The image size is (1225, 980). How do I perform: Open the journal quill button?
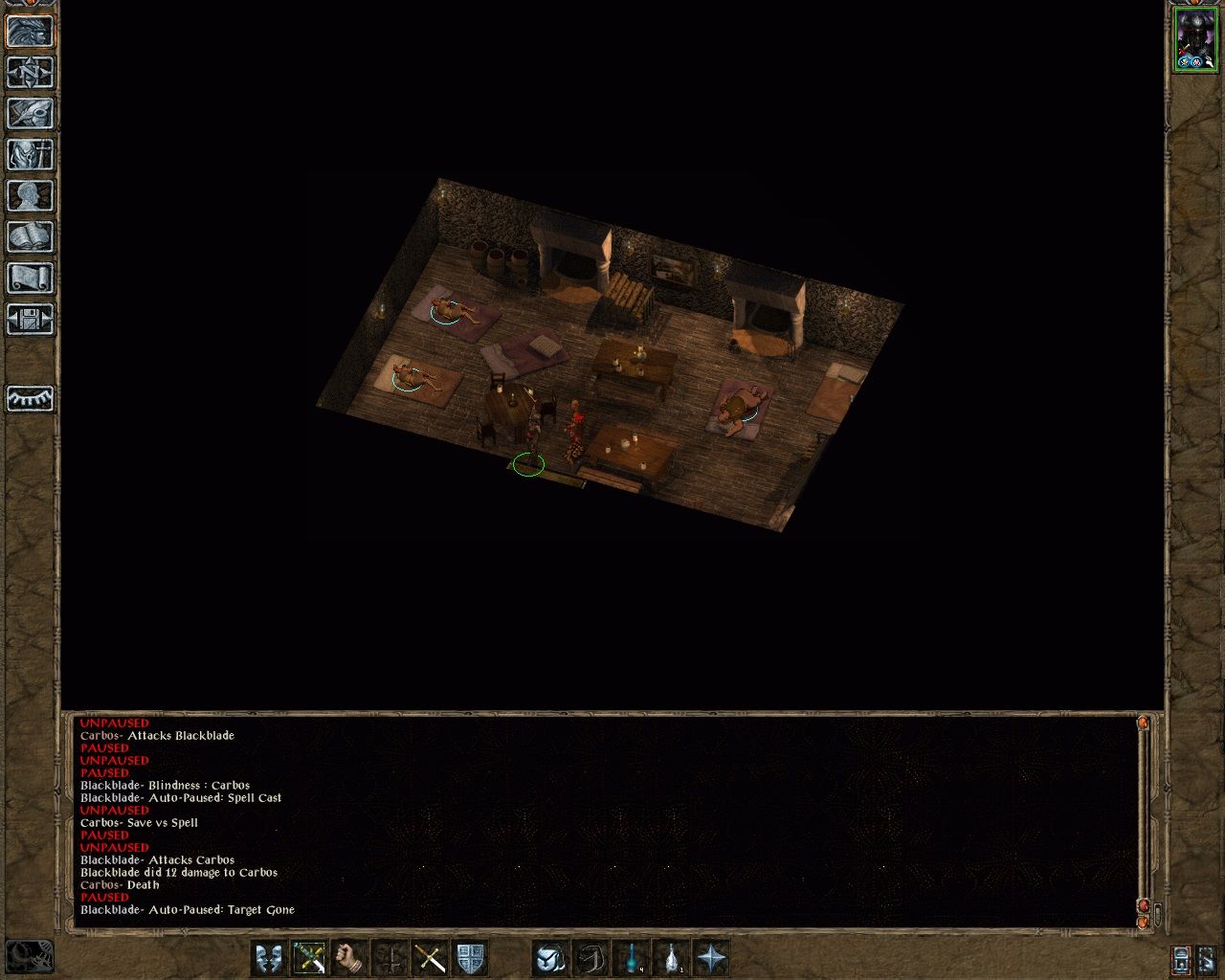(30, 114)
